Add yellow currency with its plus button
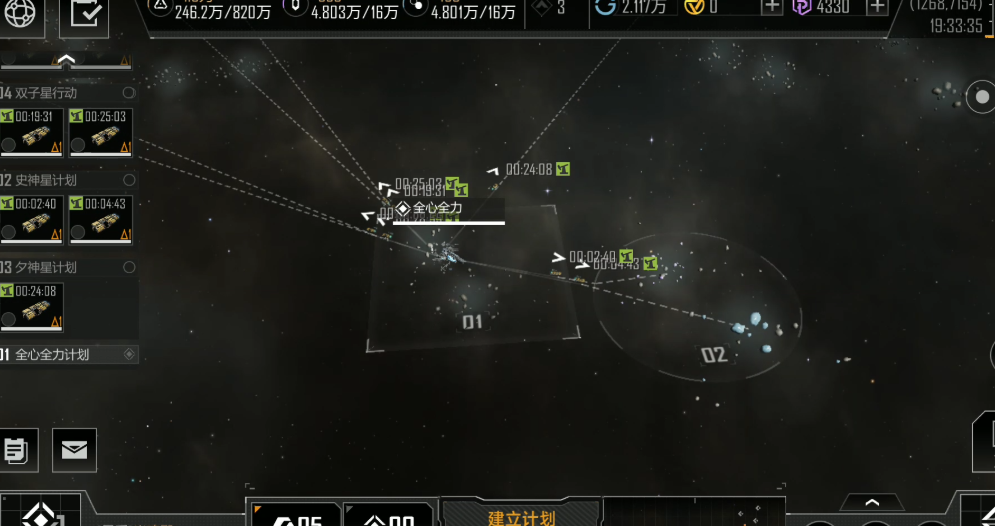995x526 pixels. coord(772,7)
